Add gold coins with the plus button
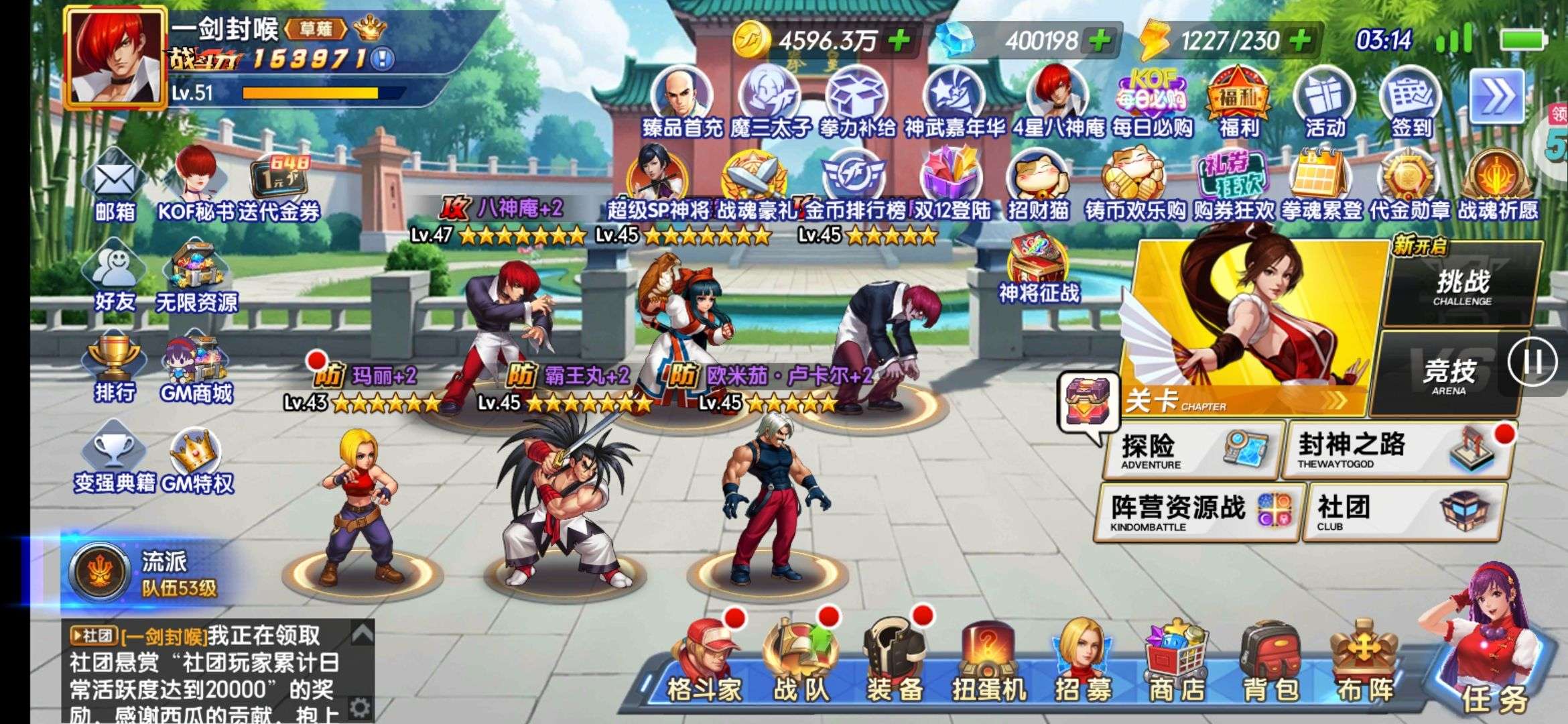 (899, 41)
